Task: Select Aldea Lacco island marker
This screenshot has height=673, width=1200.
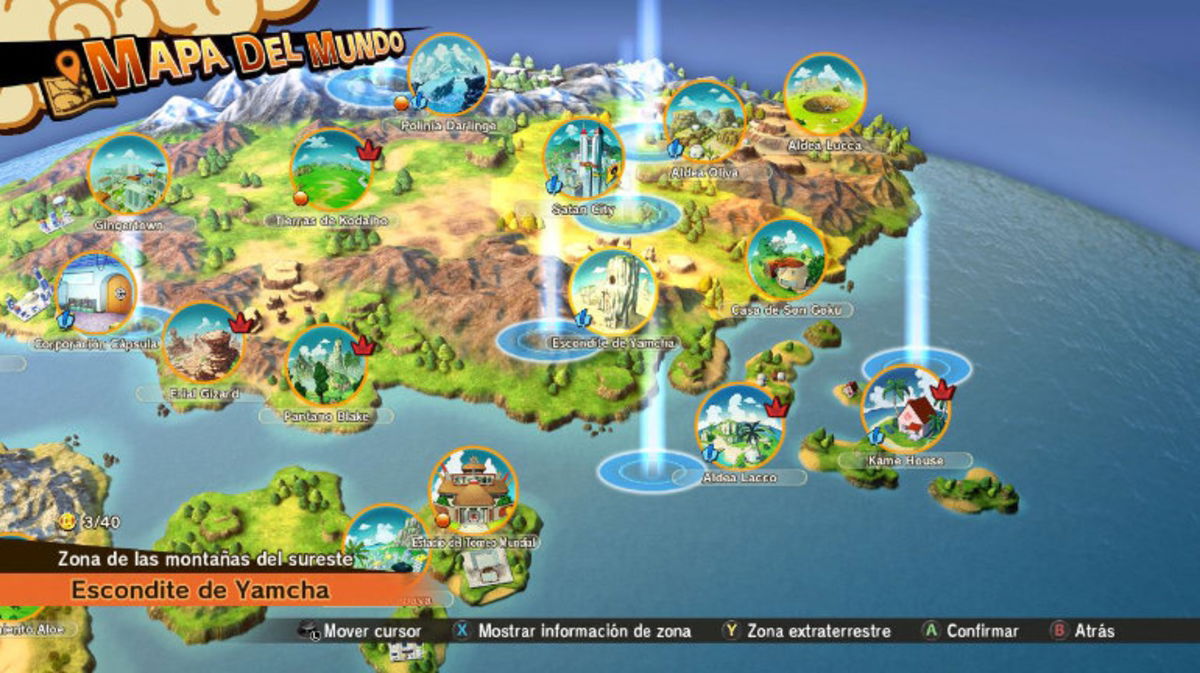Action: pos(740,426)
